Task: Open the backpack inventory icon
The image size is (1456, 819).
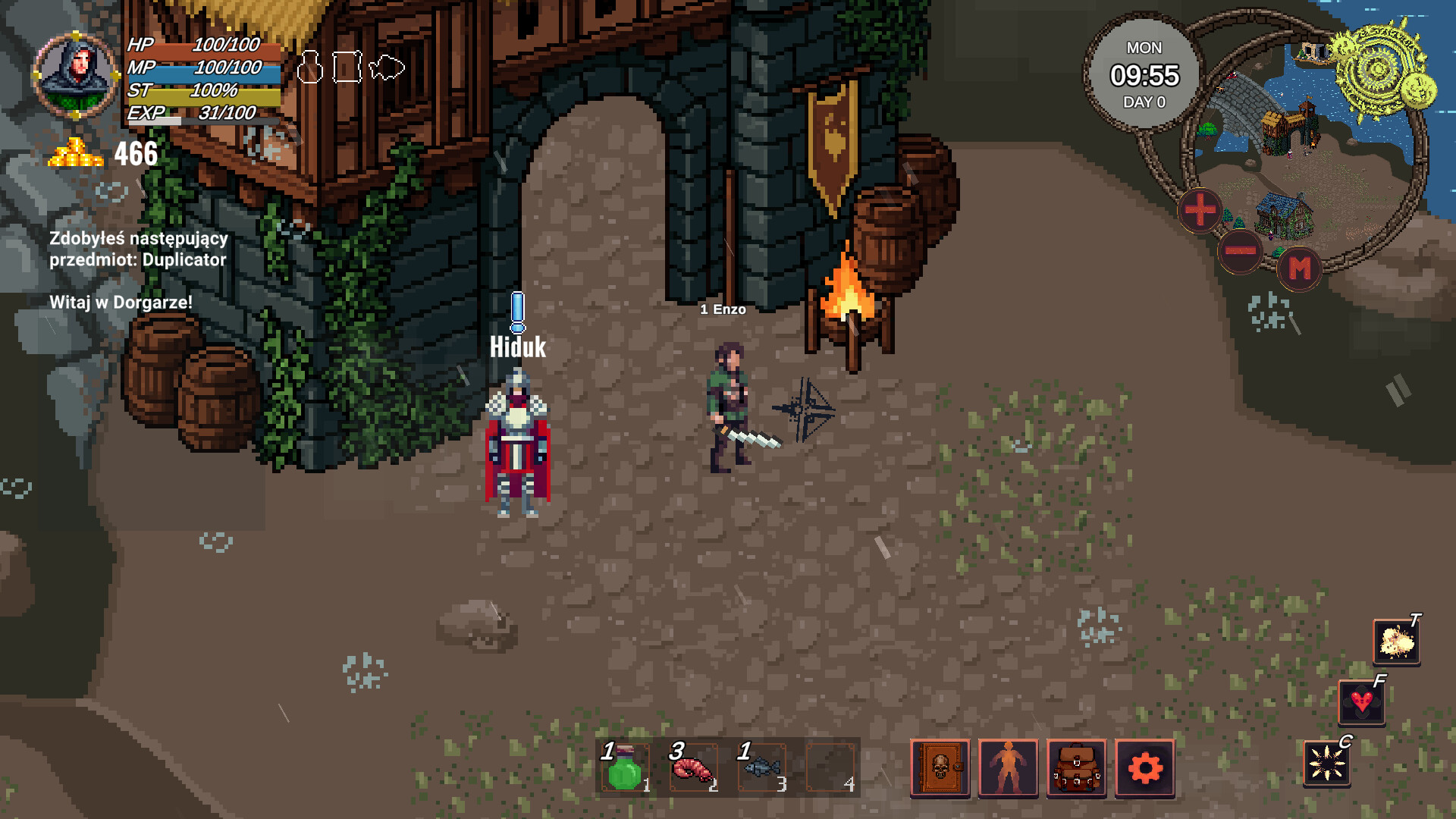Action: point(1078,768)
